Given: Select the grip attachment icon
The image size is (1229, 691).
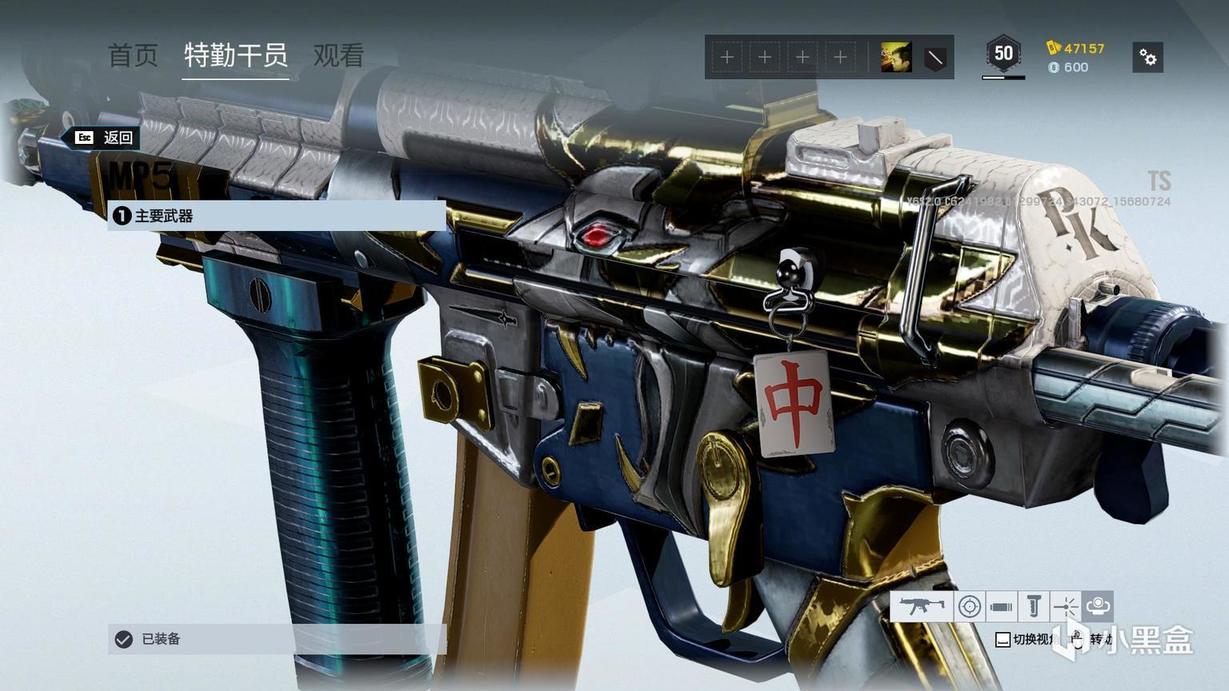Looking at the screenshot, I should [1033, 606].
